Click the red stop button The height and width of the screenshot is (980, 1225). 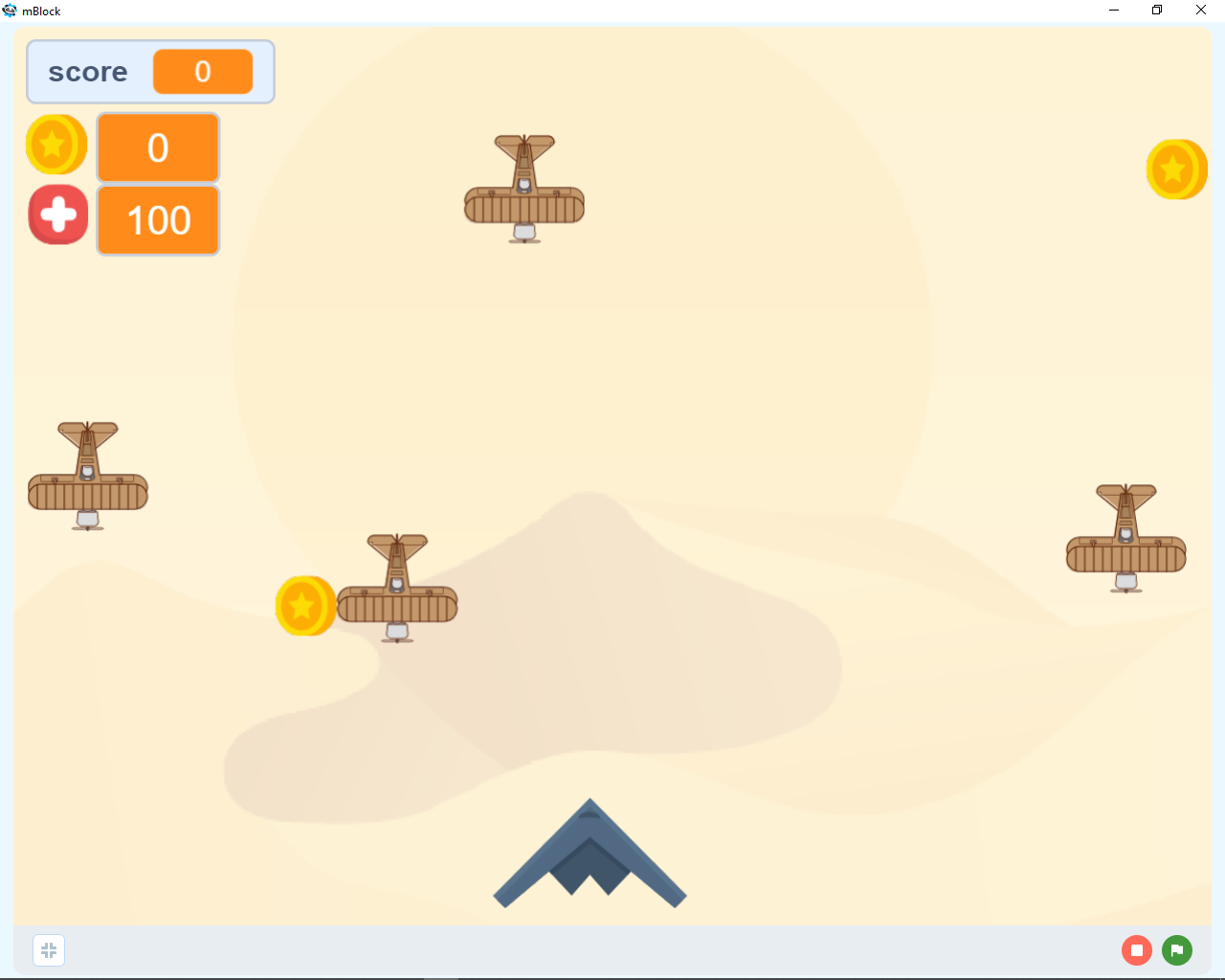(x=1136, y=949)
